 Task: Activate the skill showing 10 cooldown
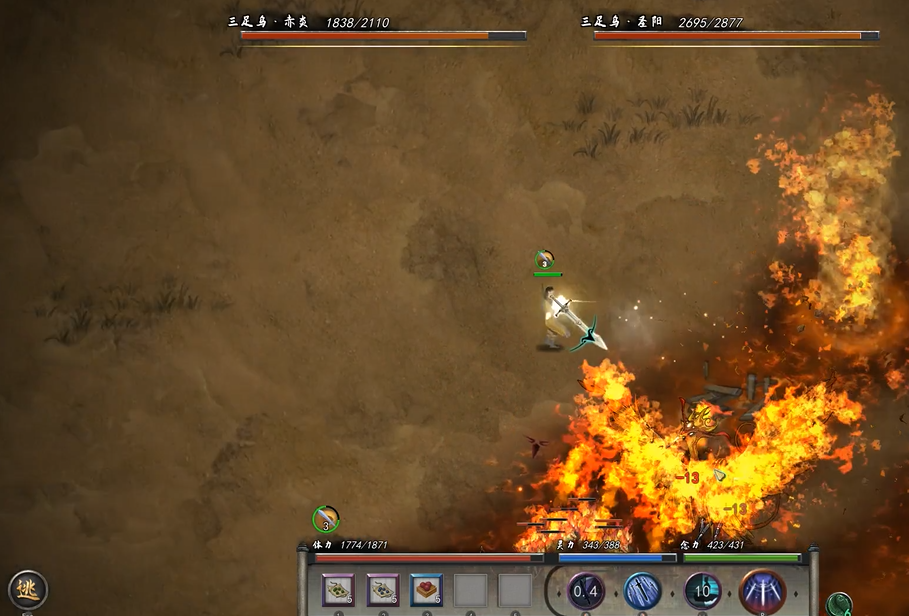tap(702, 591)
